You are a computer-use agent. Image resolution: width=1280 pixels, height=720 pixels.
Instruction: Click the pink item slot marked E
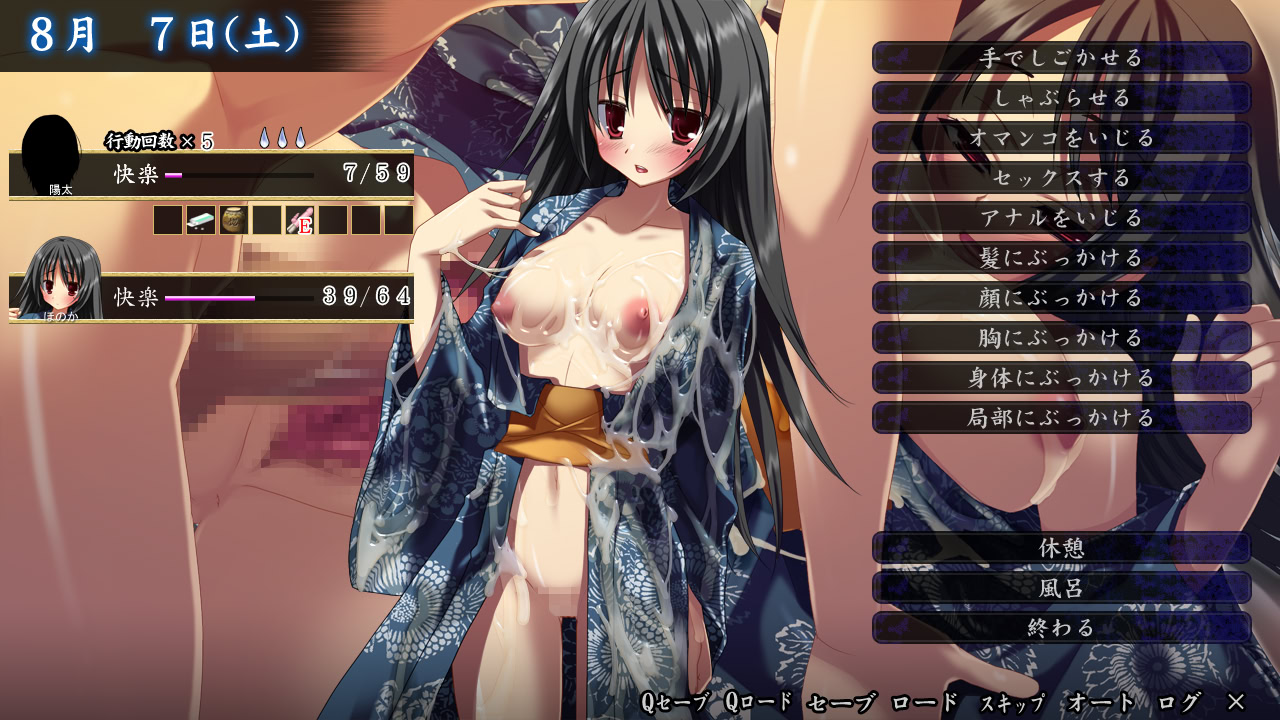pos(299,220)
